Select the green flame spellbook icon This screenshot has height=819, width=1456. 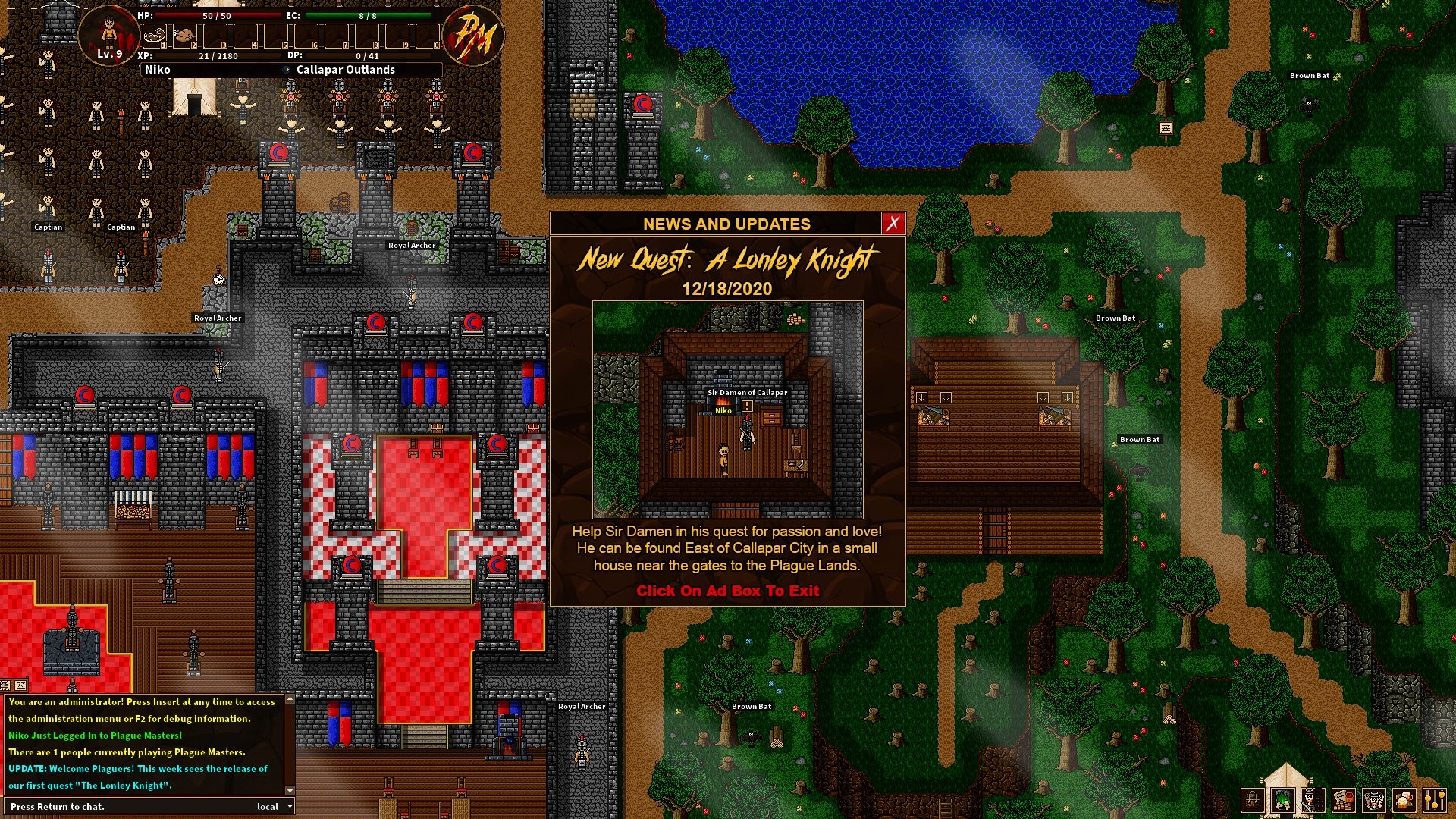(1283, 800)
